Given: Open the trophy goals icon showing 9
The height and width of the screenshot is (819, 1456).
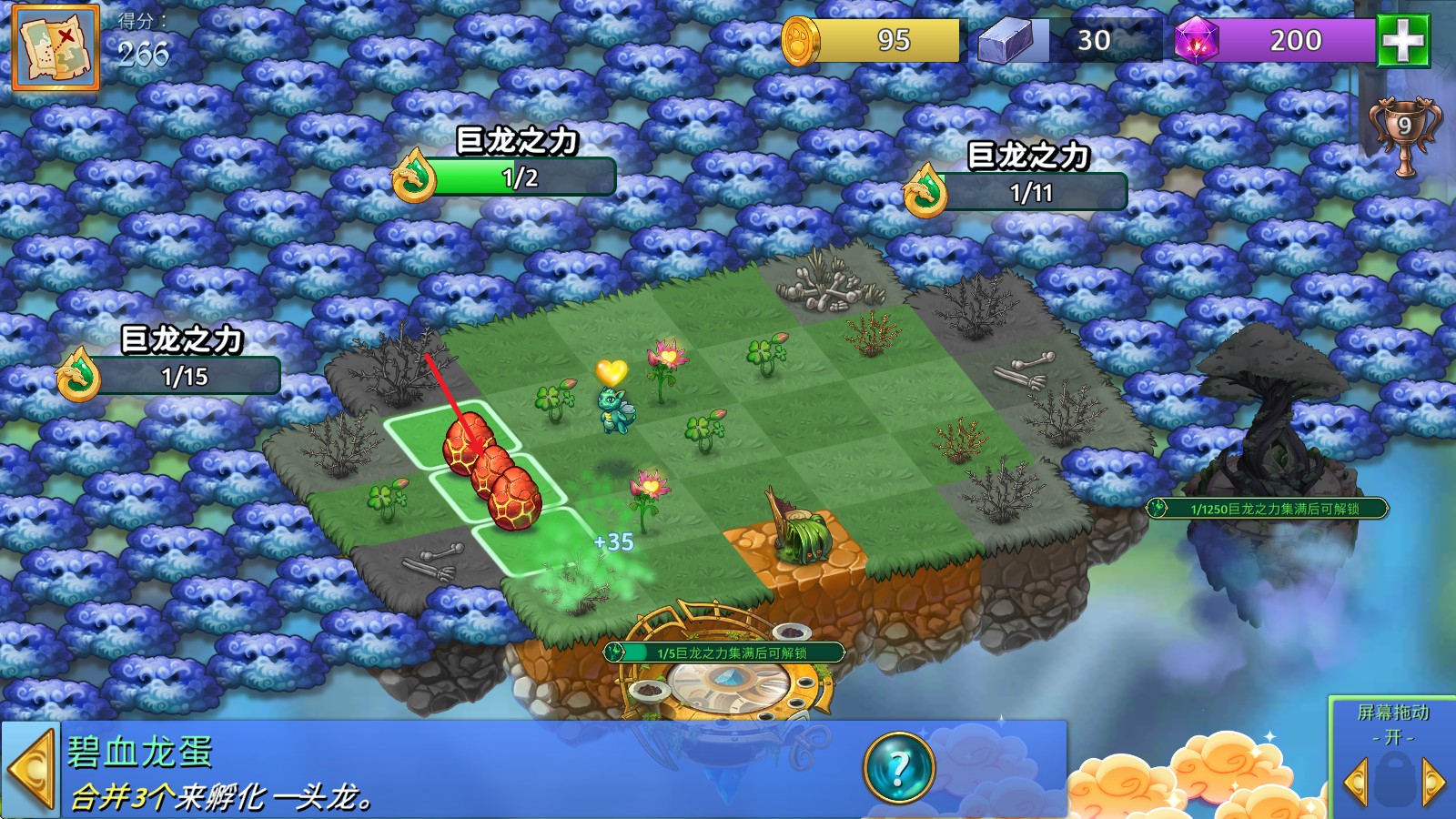Looking at the screenshot, I should pos(1404,134).
